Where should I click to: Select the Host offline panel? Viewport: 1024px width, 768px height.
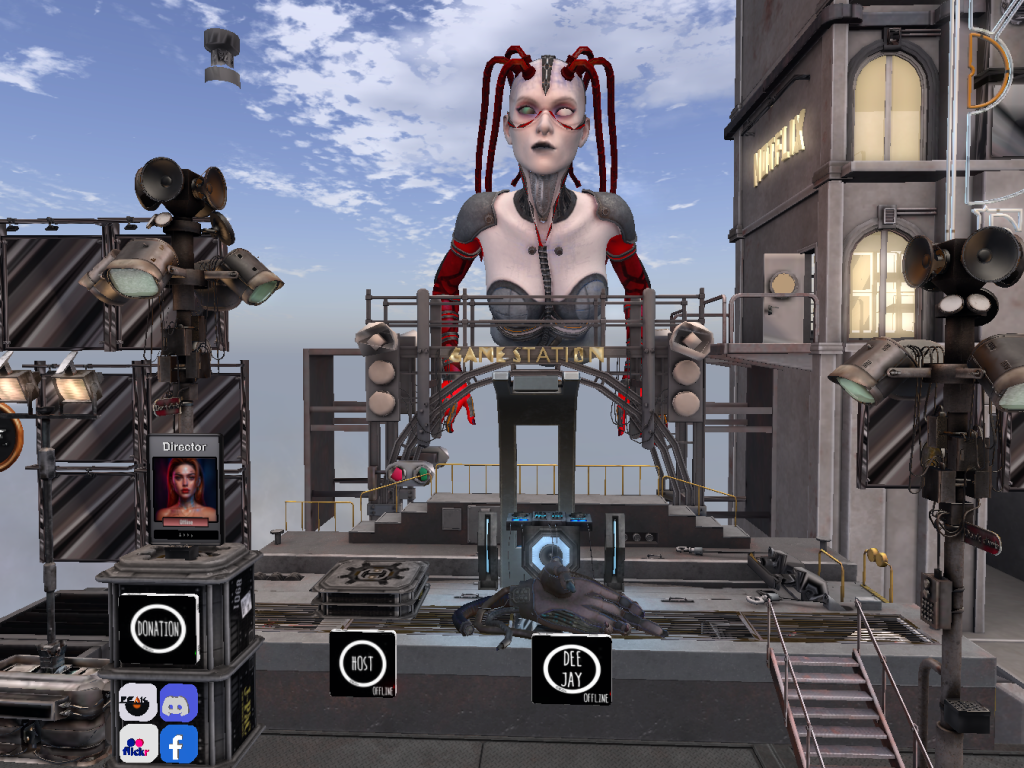pyautogui.click(x=362, y=663)
